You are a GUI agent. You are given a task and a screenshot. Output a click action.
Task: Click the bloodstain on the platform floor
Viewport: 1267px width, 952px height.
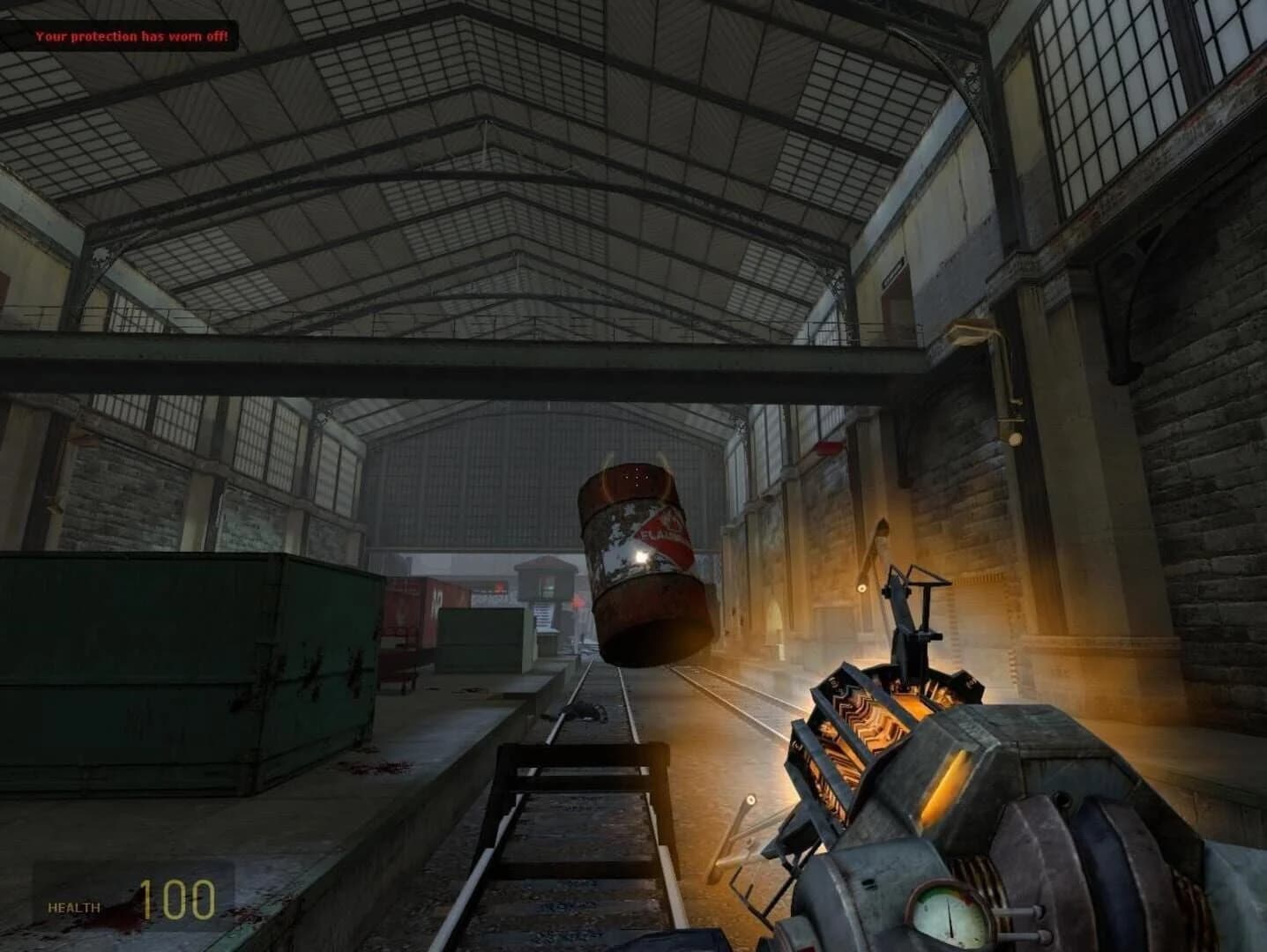coord(379,767)
